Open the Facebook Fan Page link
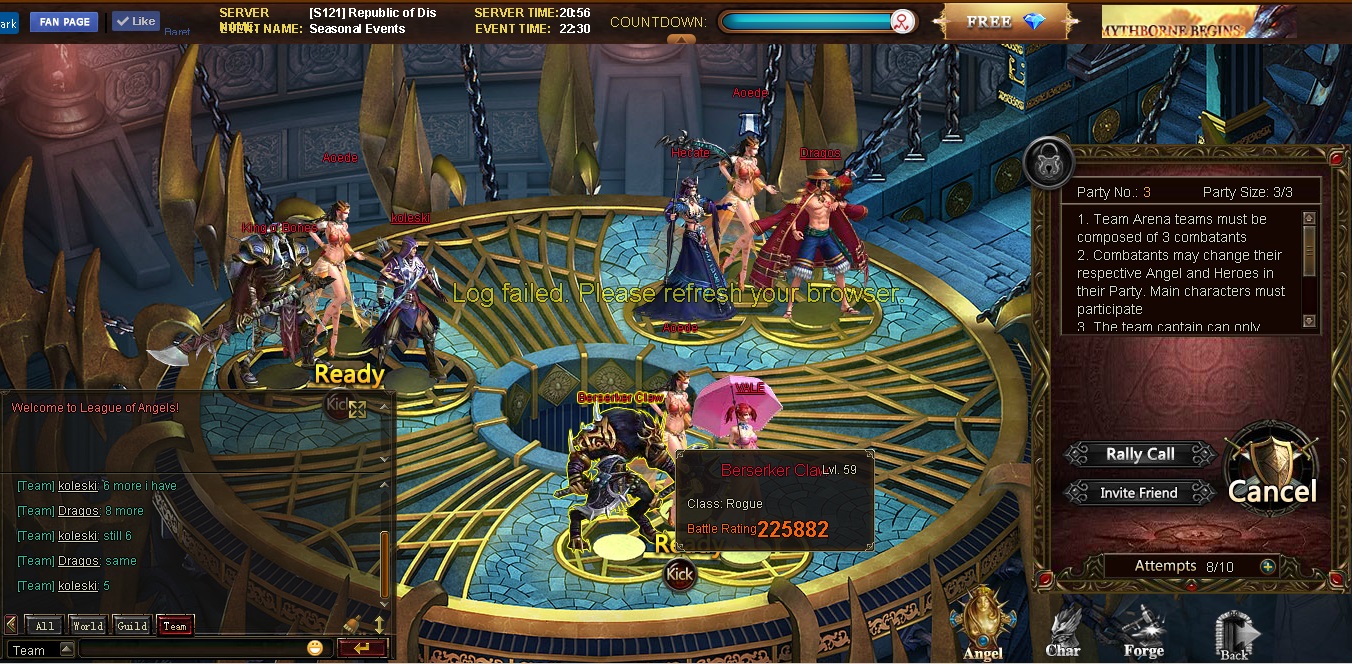1352x664 pixels. coord(64,21)
